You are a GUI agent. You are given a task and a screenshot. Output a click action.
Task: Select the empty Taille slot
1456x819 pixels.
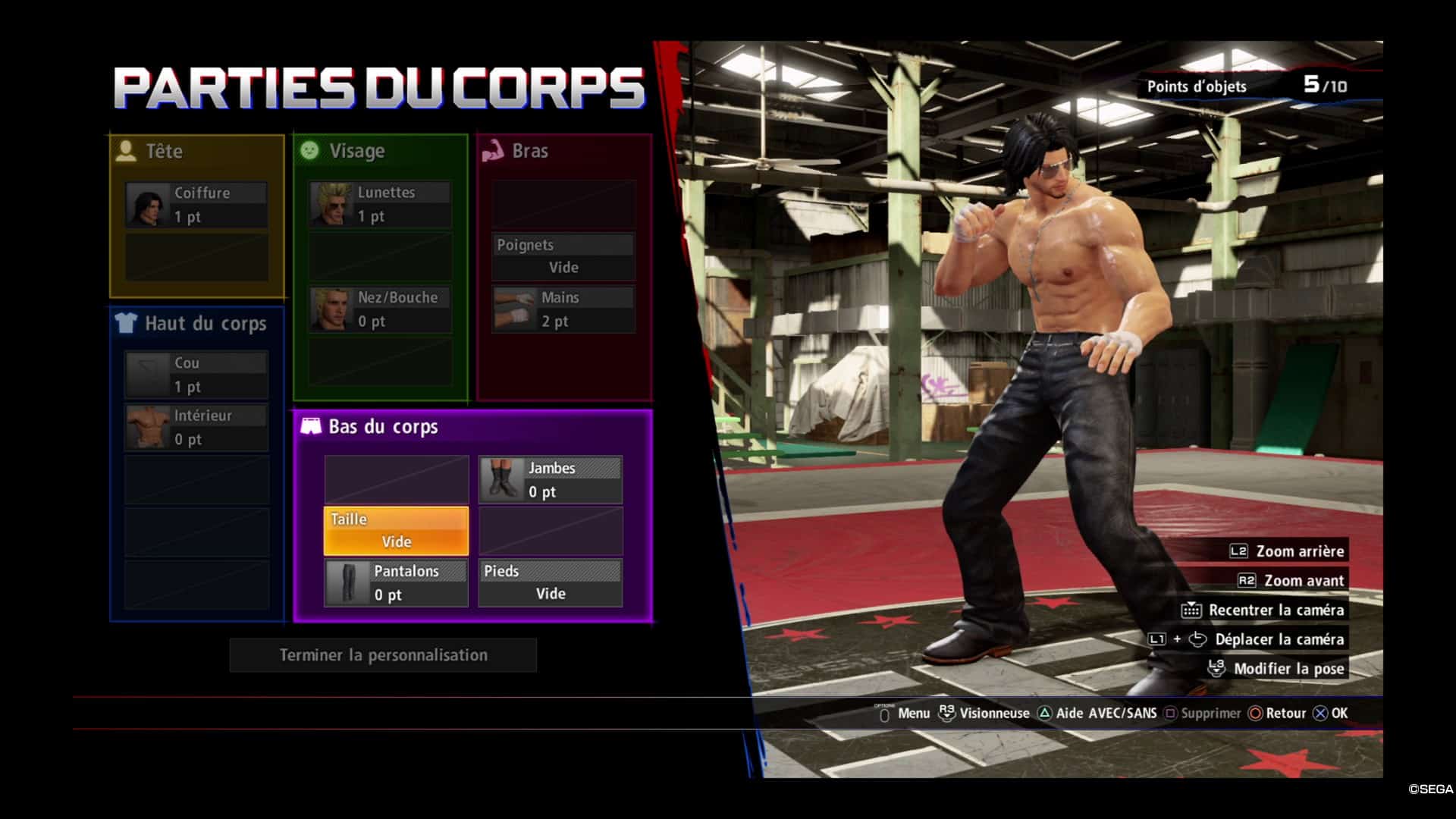pyautogui.click(x=395, y=529)
